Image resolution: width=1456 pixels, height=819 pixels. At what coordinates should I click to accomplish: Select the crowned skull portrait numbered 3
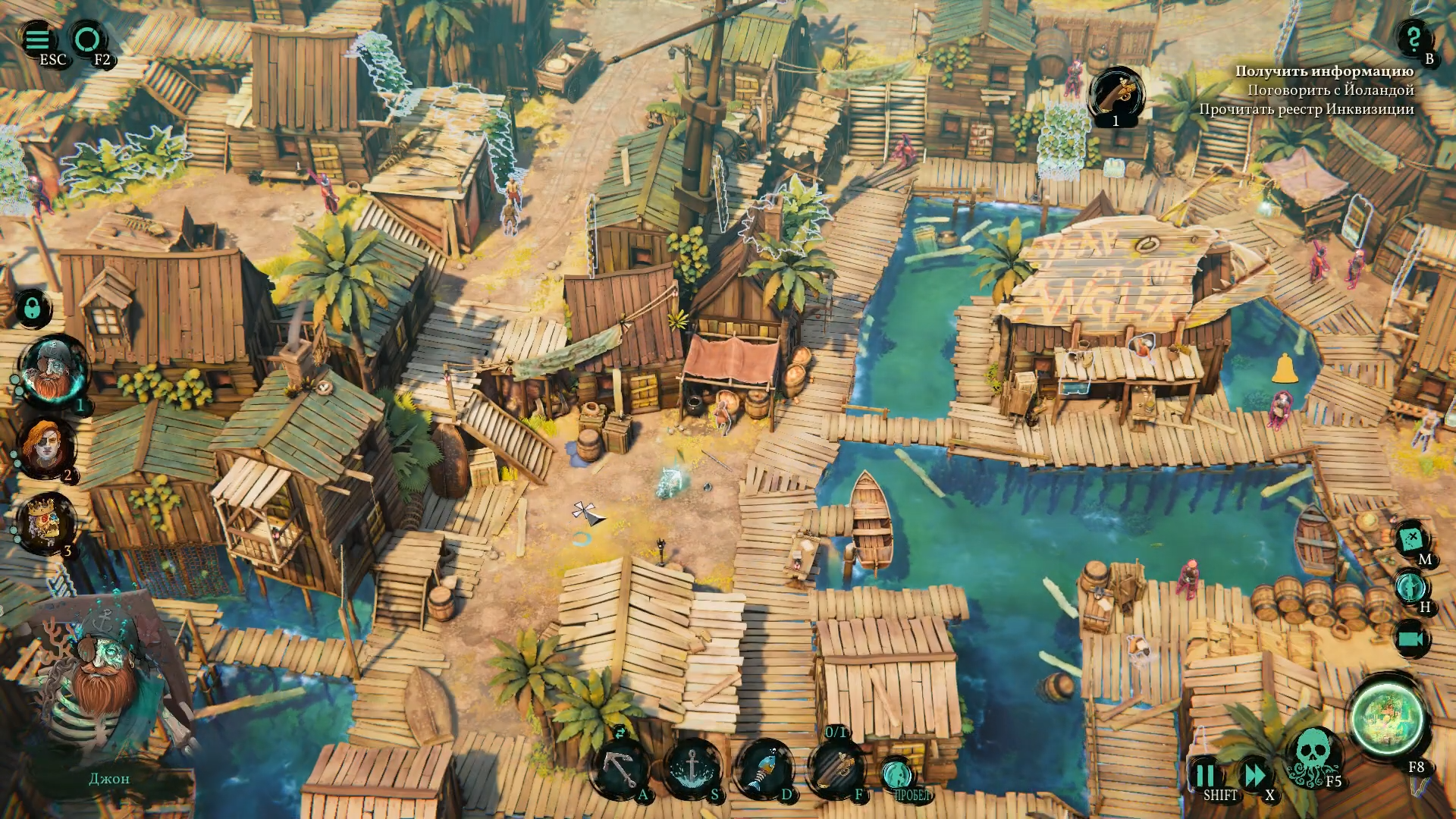(x=45, y=522)
